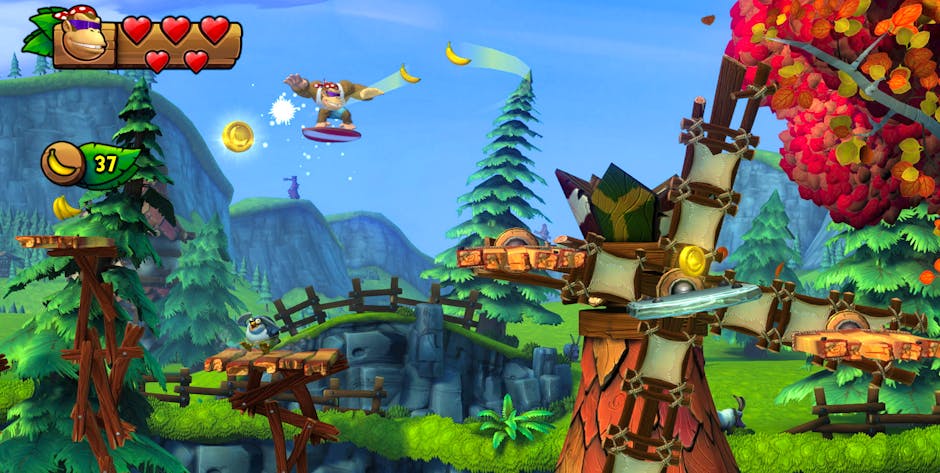This screenshot has height=473, width=940.
Task: Select the banana counter icon
Action: pos(63,163)
